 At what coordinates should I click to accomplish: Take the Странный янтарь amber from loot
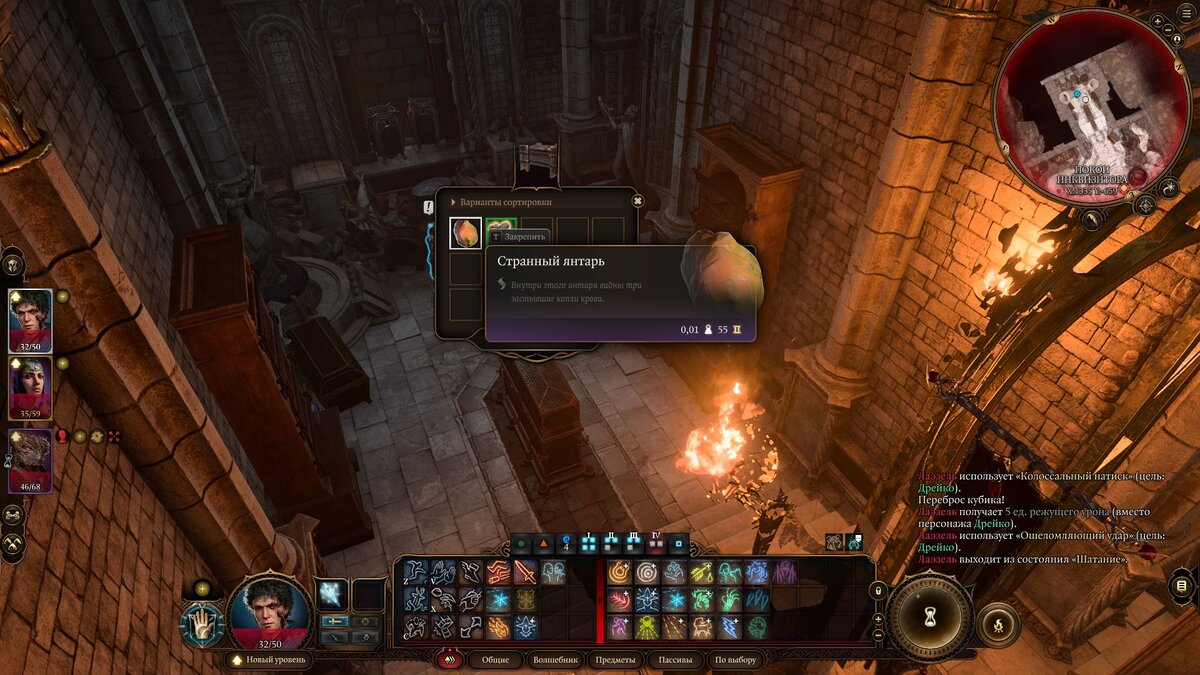[466, 233]
